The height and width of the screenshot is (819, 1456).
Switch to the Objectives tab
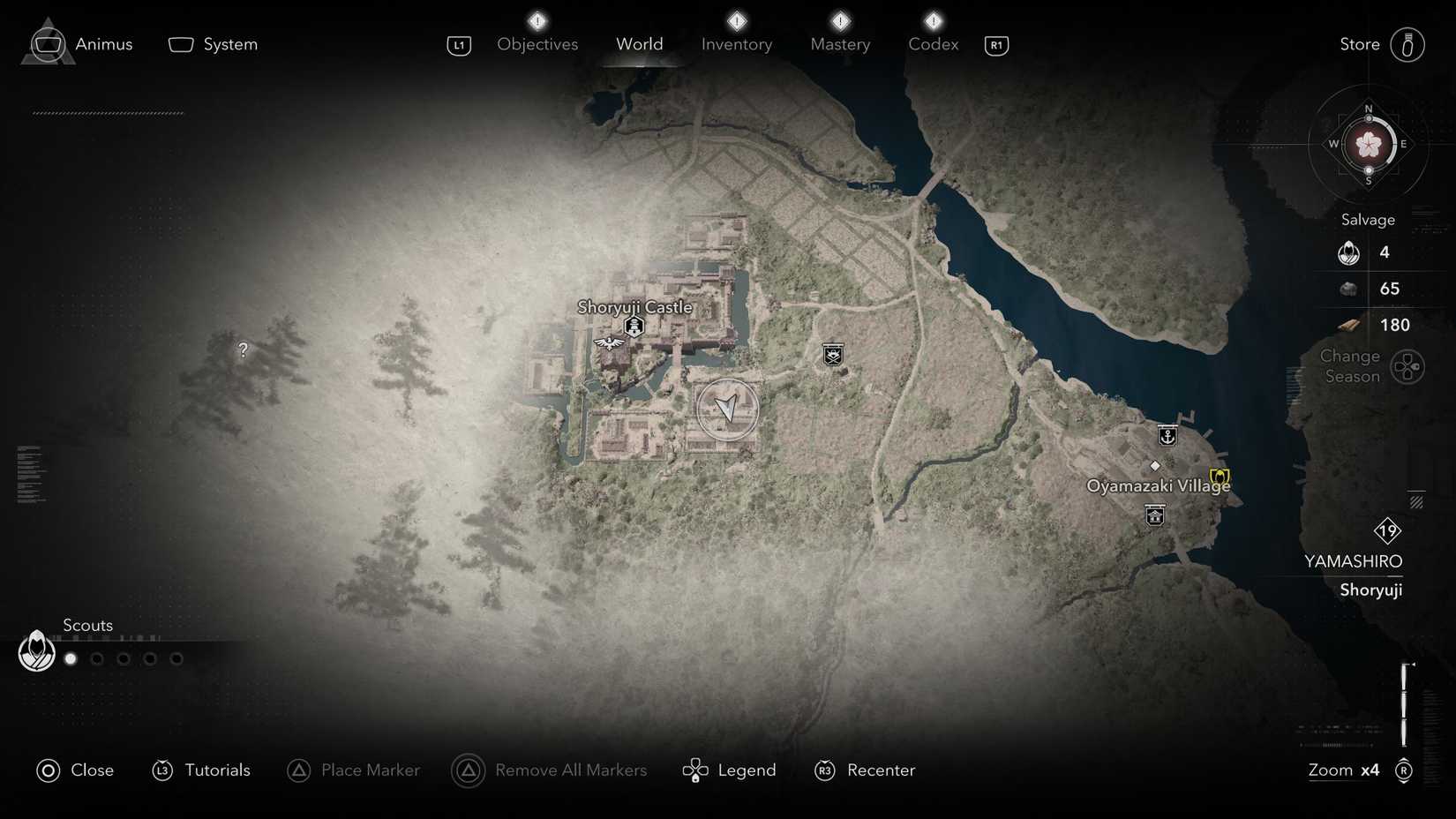click(537, 44)
